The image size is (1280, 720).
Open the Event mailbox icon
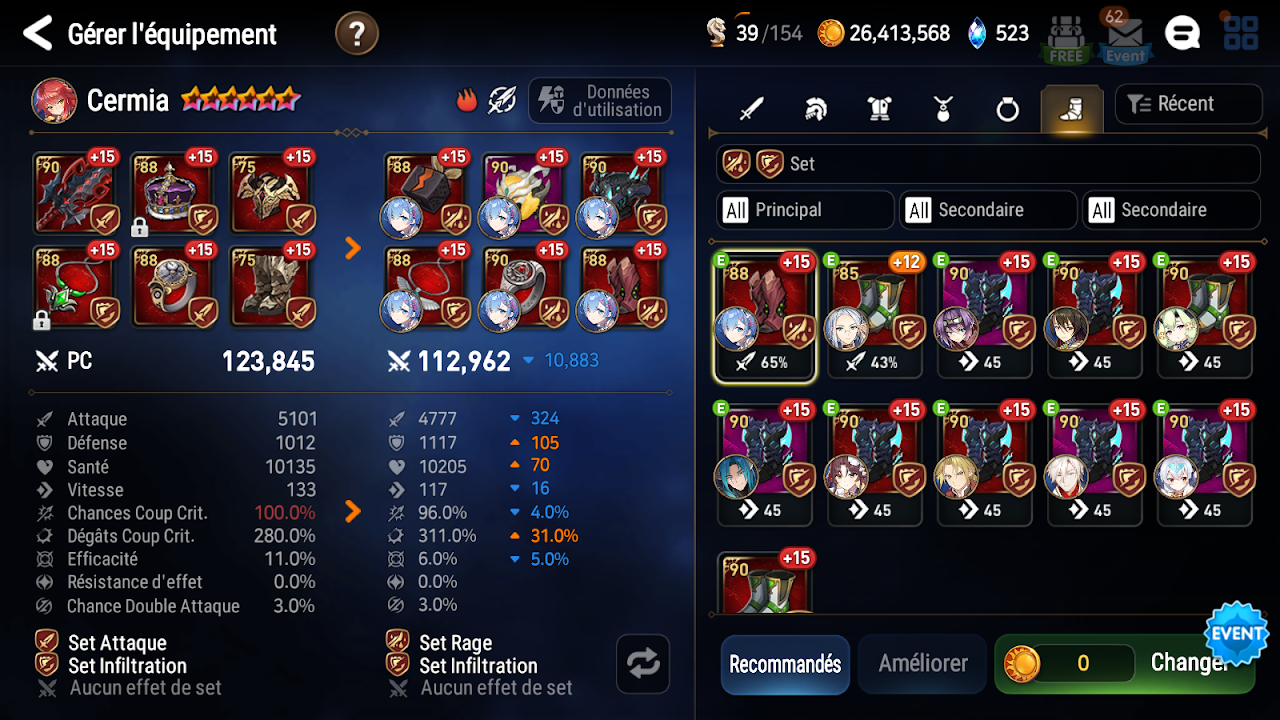point(1125,38)
